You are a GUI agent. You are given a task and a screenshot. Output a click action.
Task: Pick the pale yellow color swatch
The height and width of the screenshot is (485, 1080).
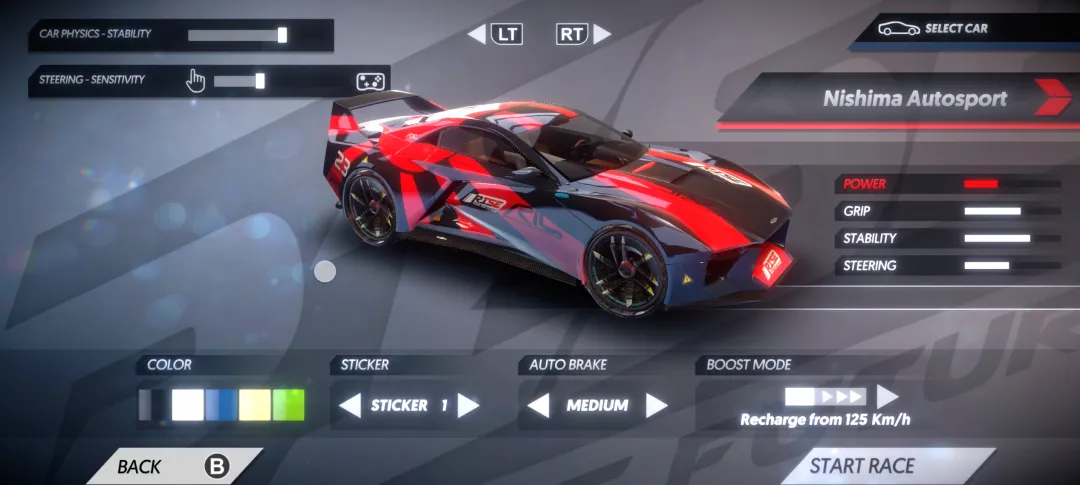[255, 405]
